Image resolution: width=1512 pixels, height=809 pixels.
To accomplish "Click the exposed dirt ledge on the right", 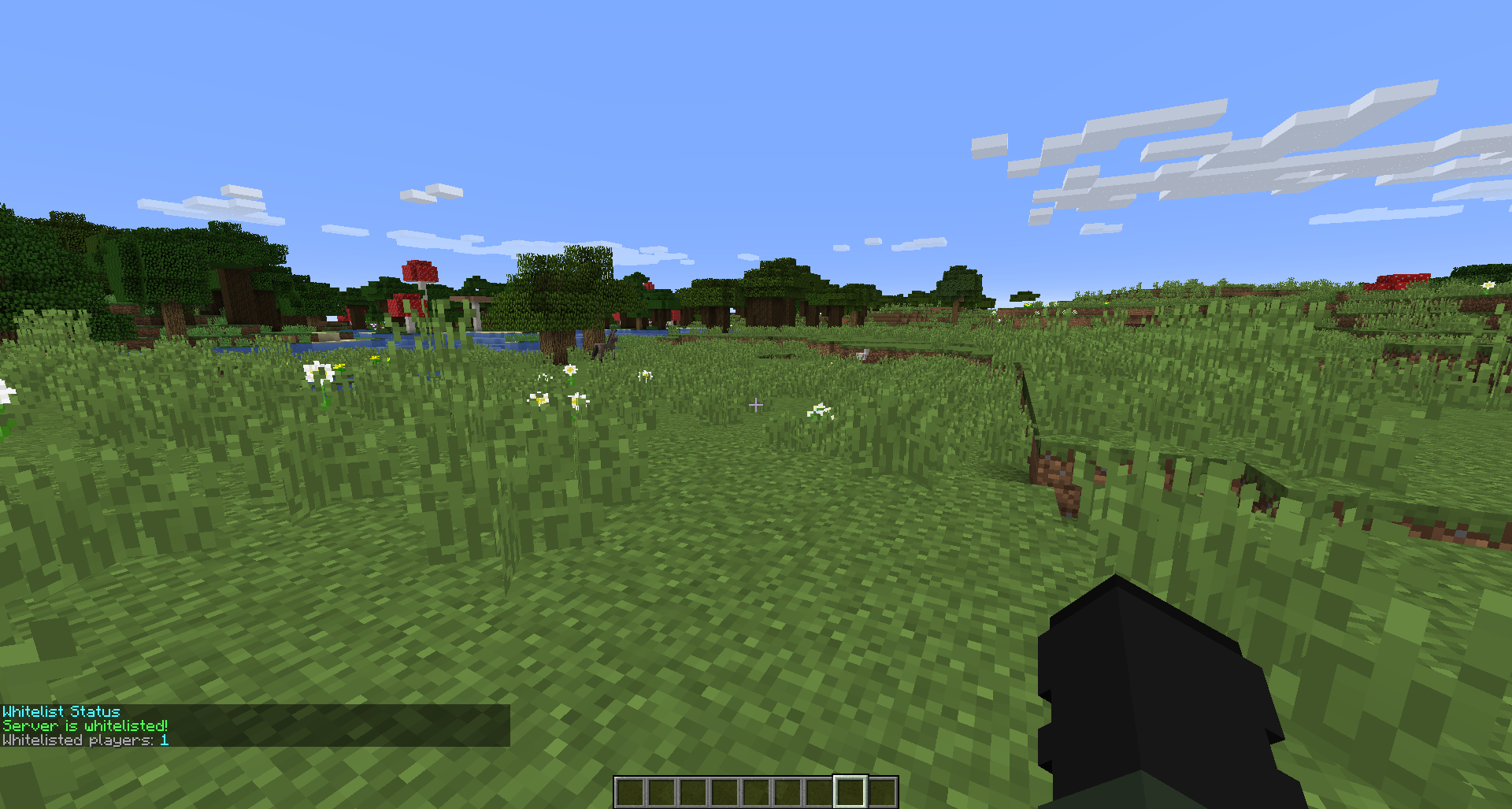I will [1055, 473].
